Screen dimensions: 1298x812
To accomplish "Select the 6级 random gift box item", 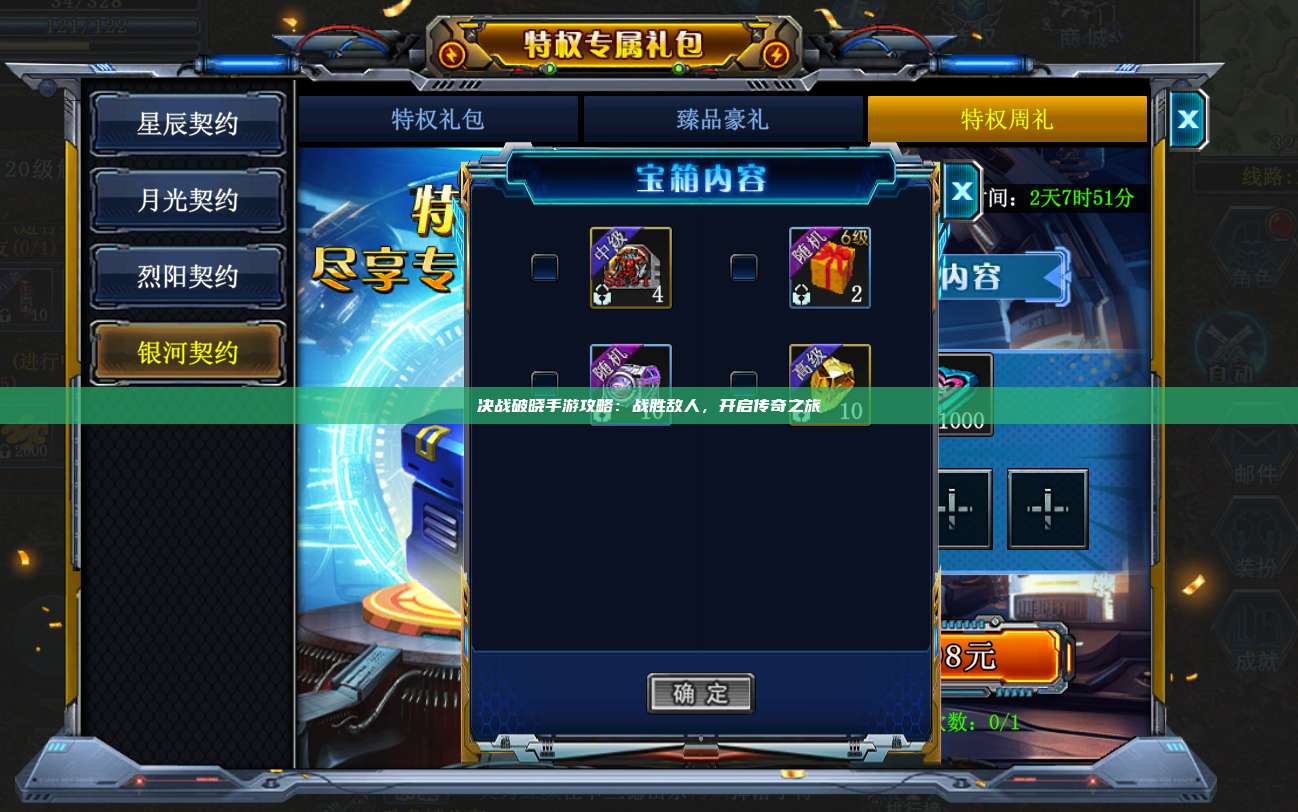I will click(x=829, y=267).
